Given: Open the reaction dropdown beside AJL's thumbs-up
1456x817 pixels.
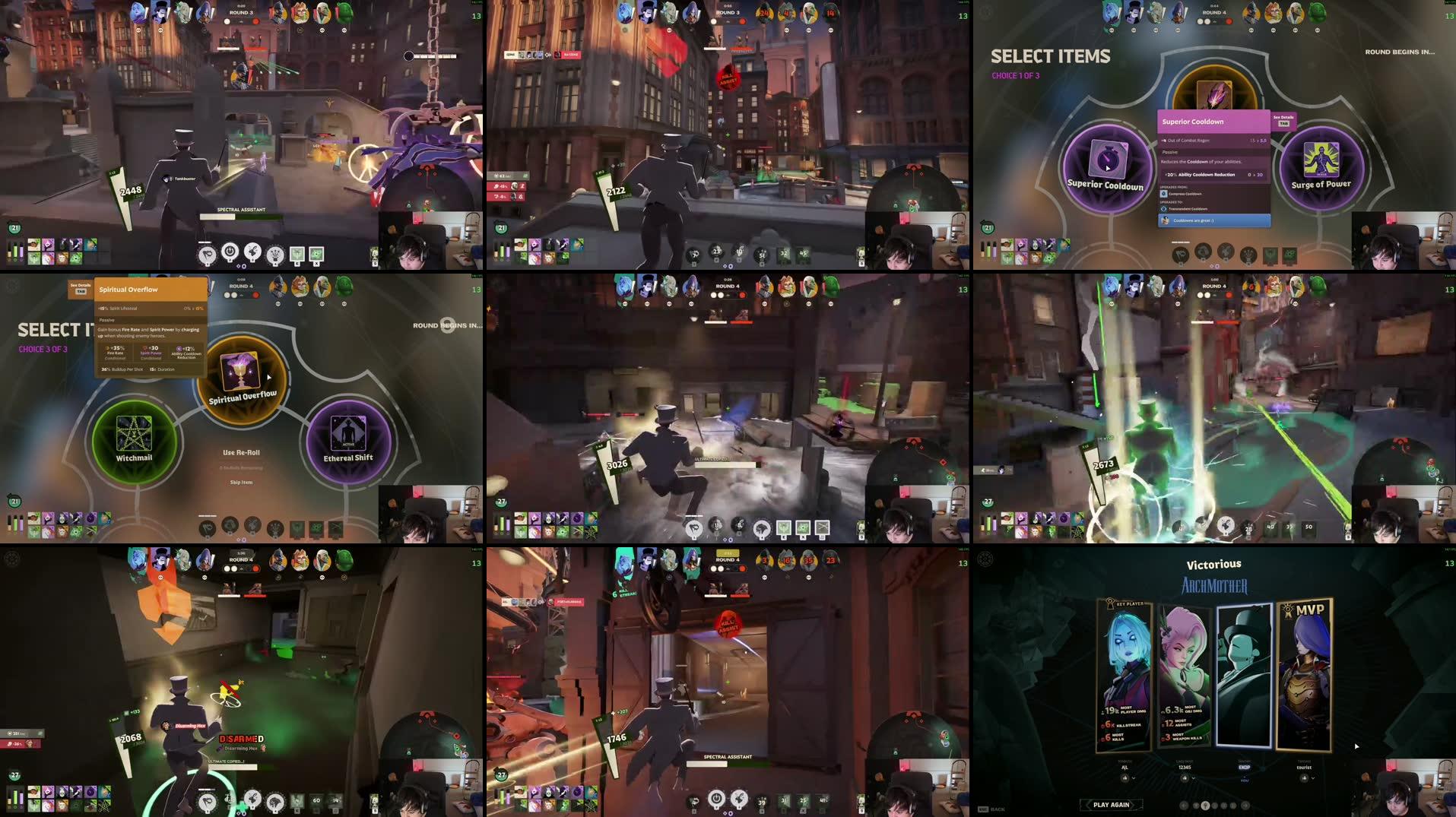Looking at the screenshot, I should [x=1134, y=778].
